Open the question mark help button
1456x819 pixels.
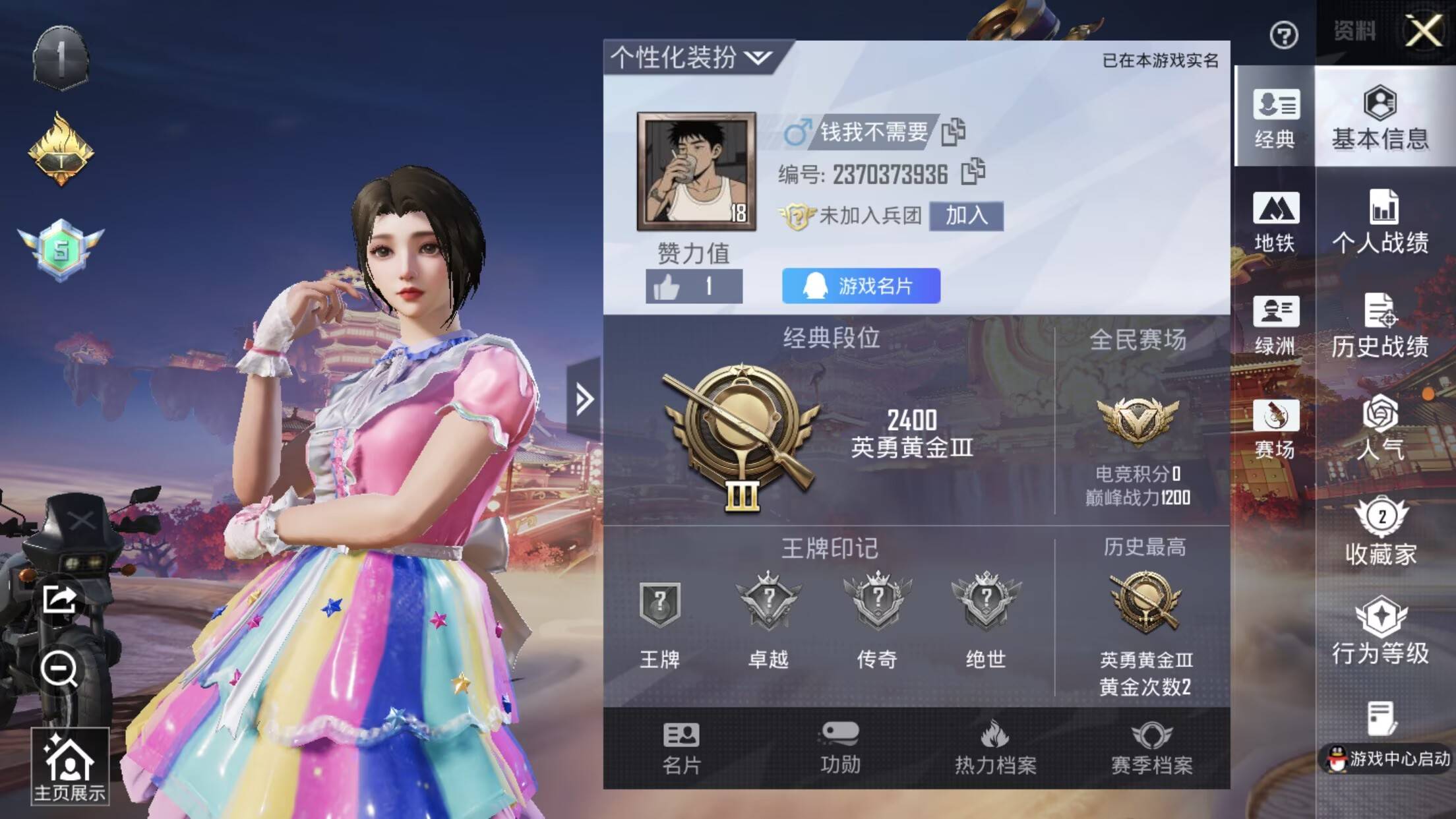click(1283, 35)
